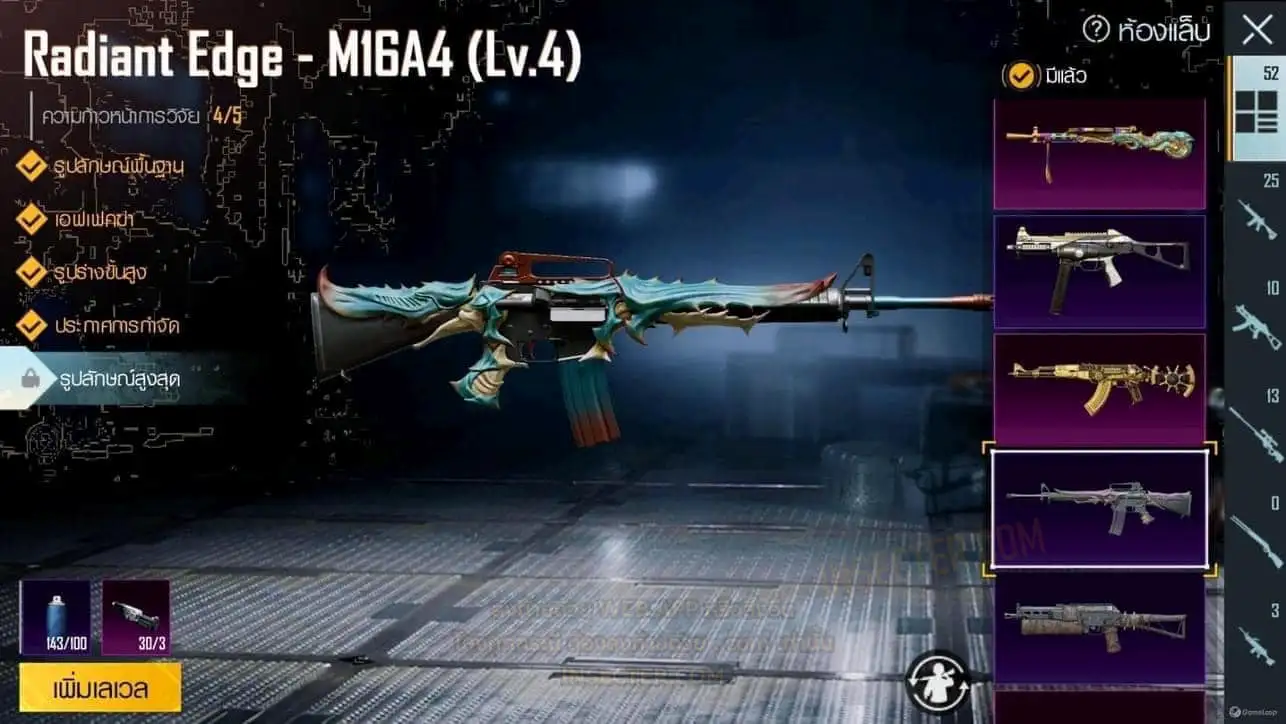Toggle the มีแล้ว owned filter
The image size is (1286, 724).
[1021, 75]
